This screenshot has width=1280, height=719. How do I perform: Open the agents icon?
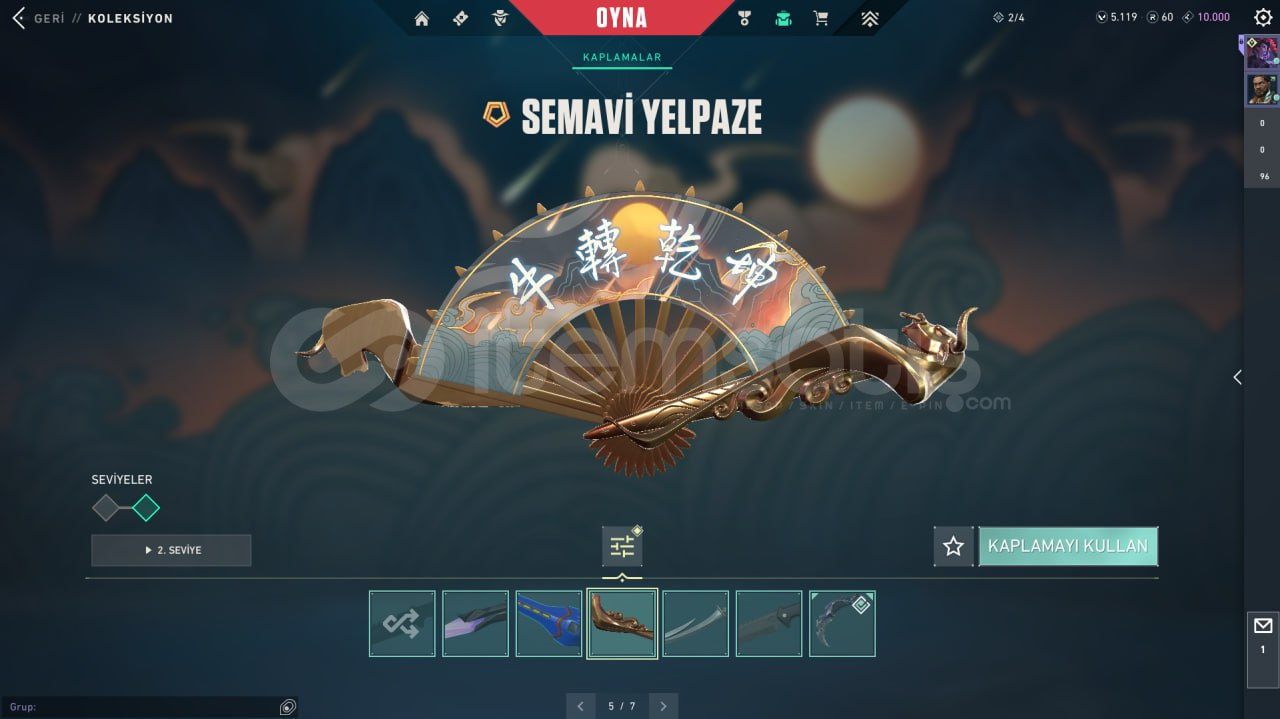tap(500, 18)
